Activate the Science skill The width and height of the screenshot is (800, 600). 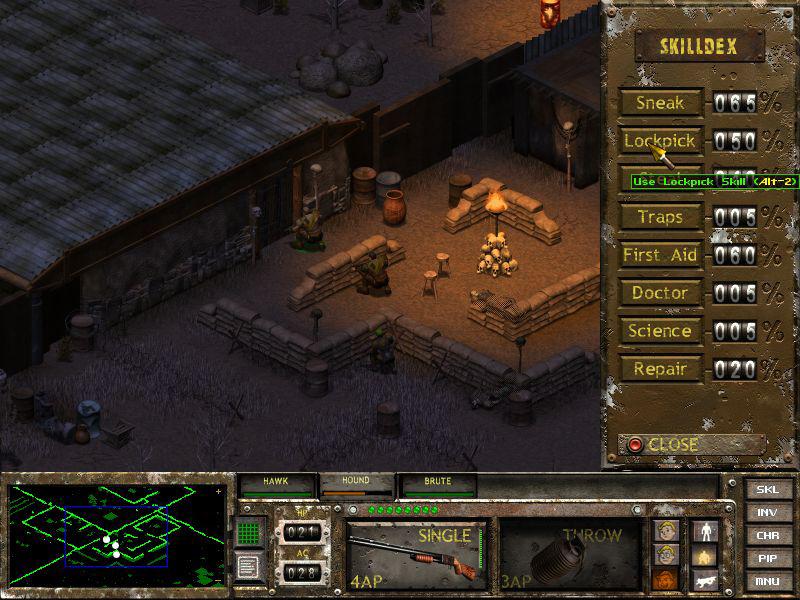coord(660,331)
